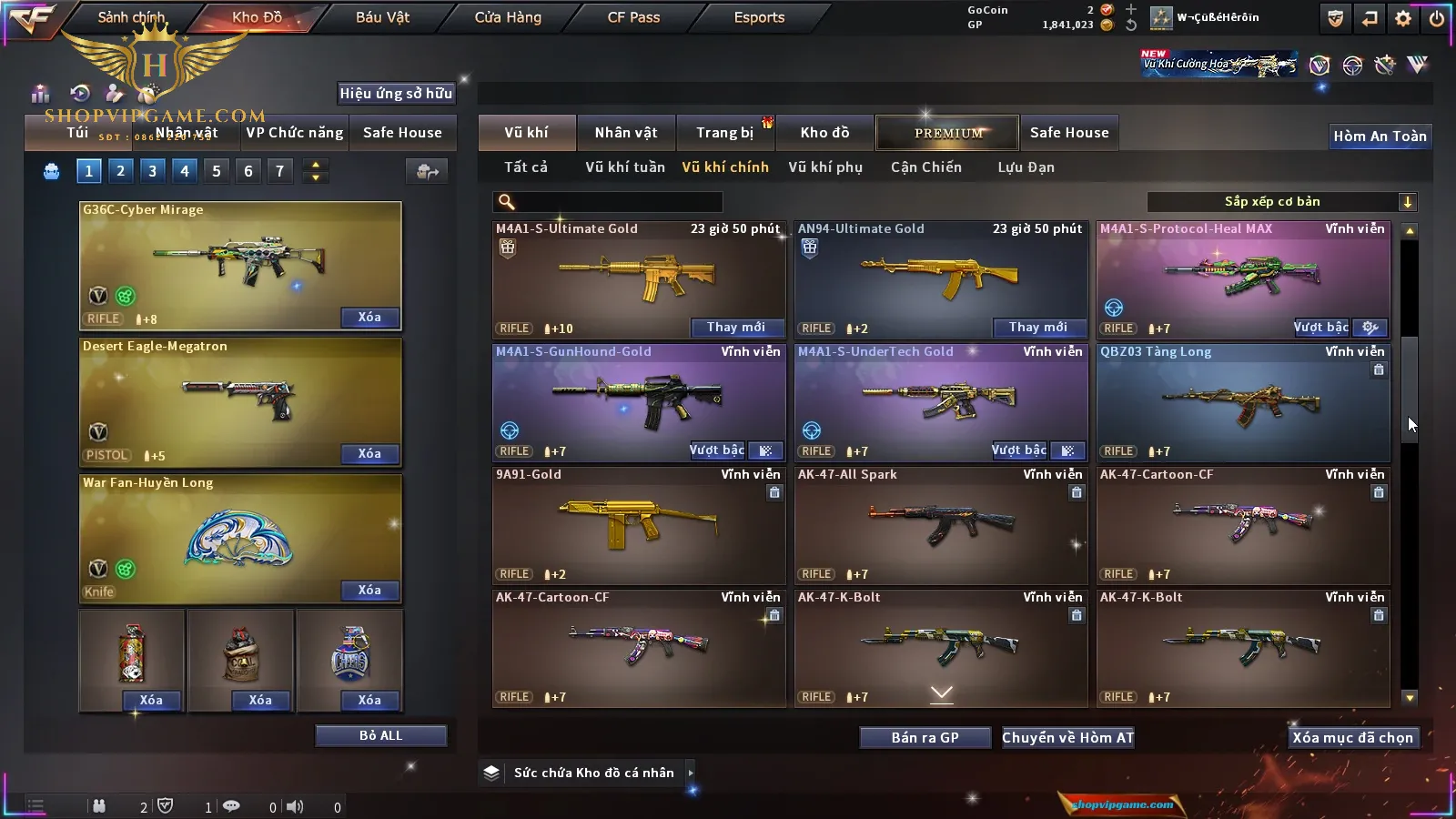The width and height of the screenshot is (1456, 819).
Task: Go to the Cửa Hàng shop
Action: tap(508, 17)
